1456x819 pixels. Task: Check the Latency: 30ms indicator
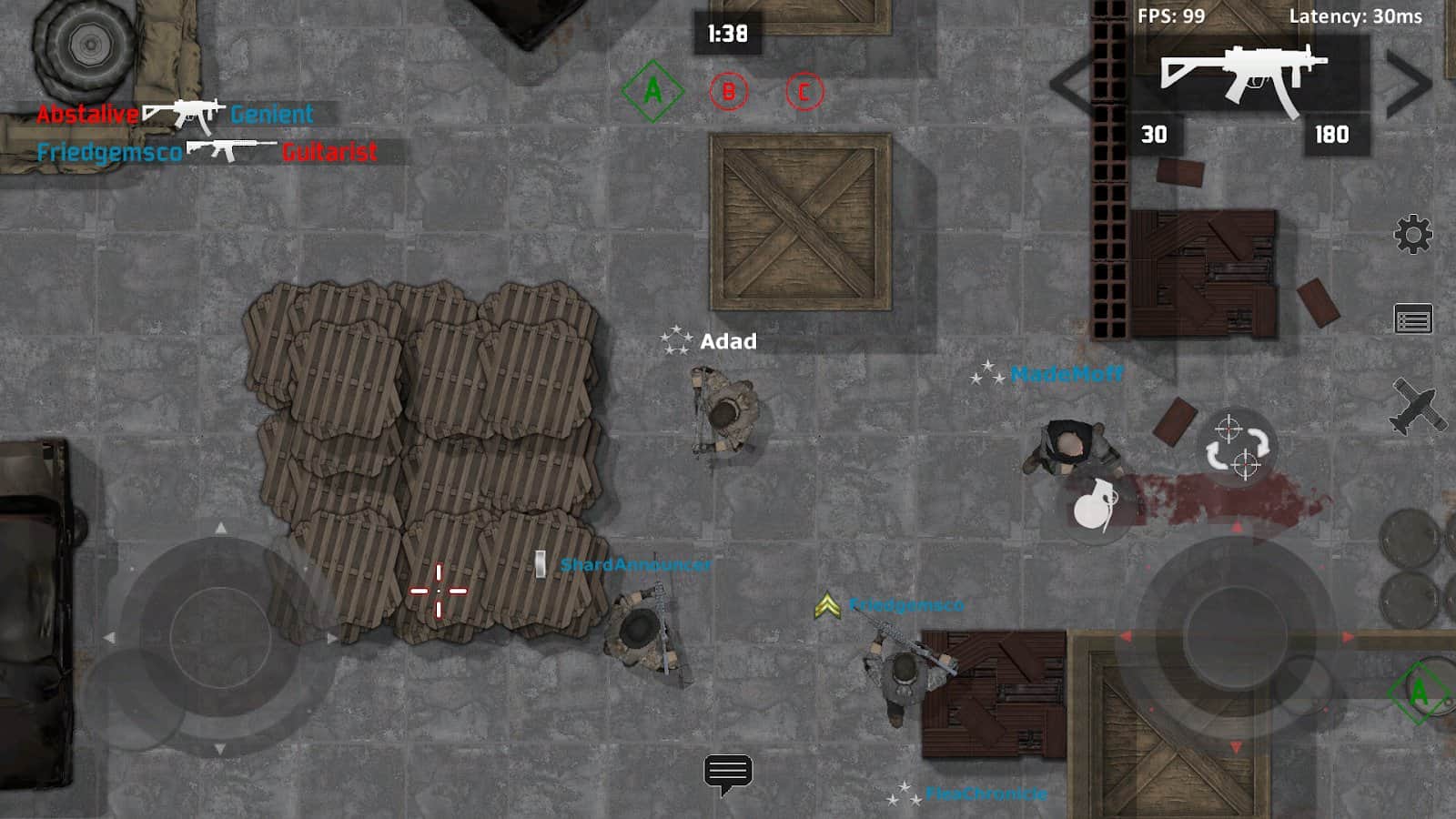point(1354,15)
